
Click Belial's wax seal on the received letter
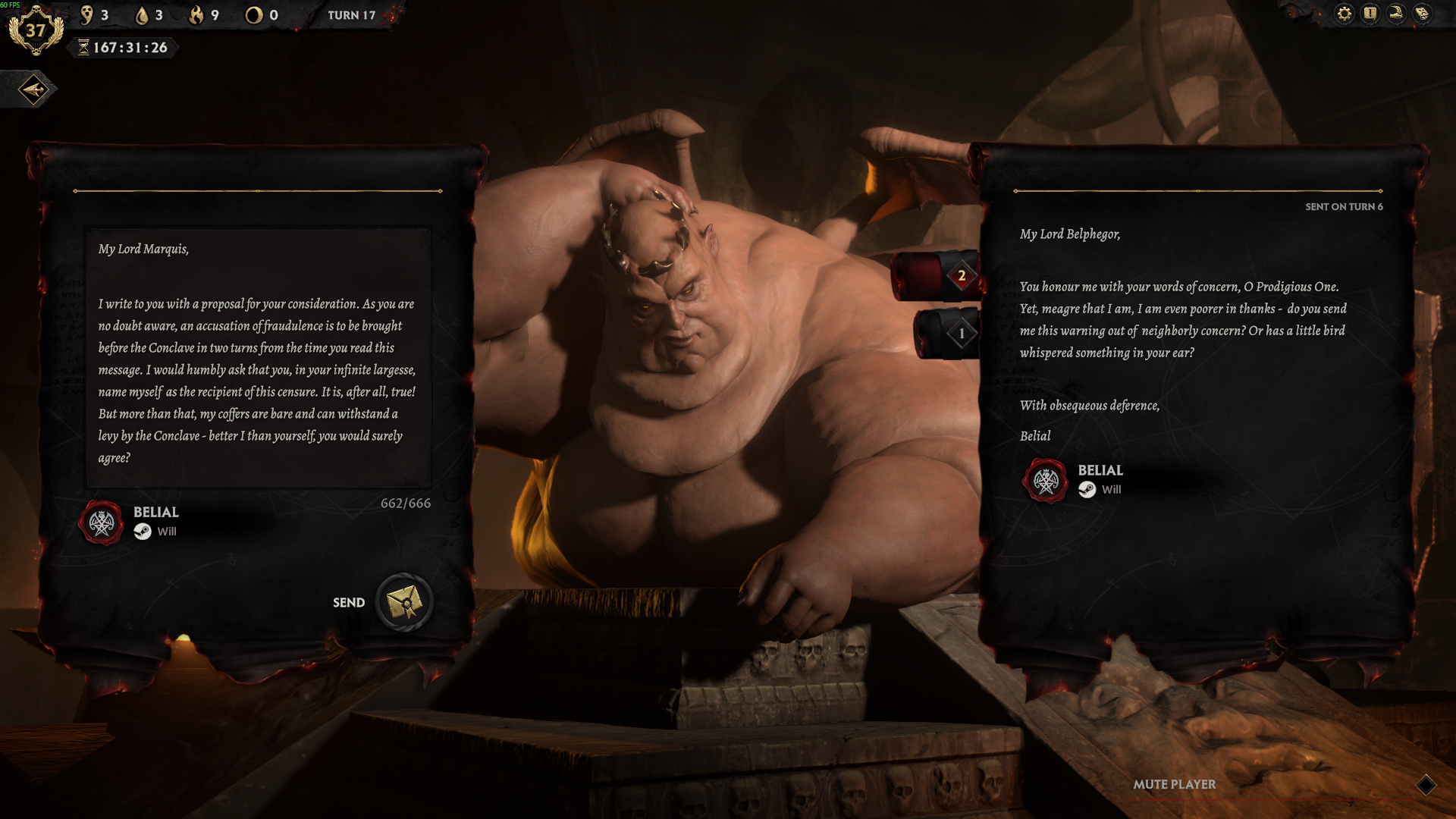point(1046,481)
